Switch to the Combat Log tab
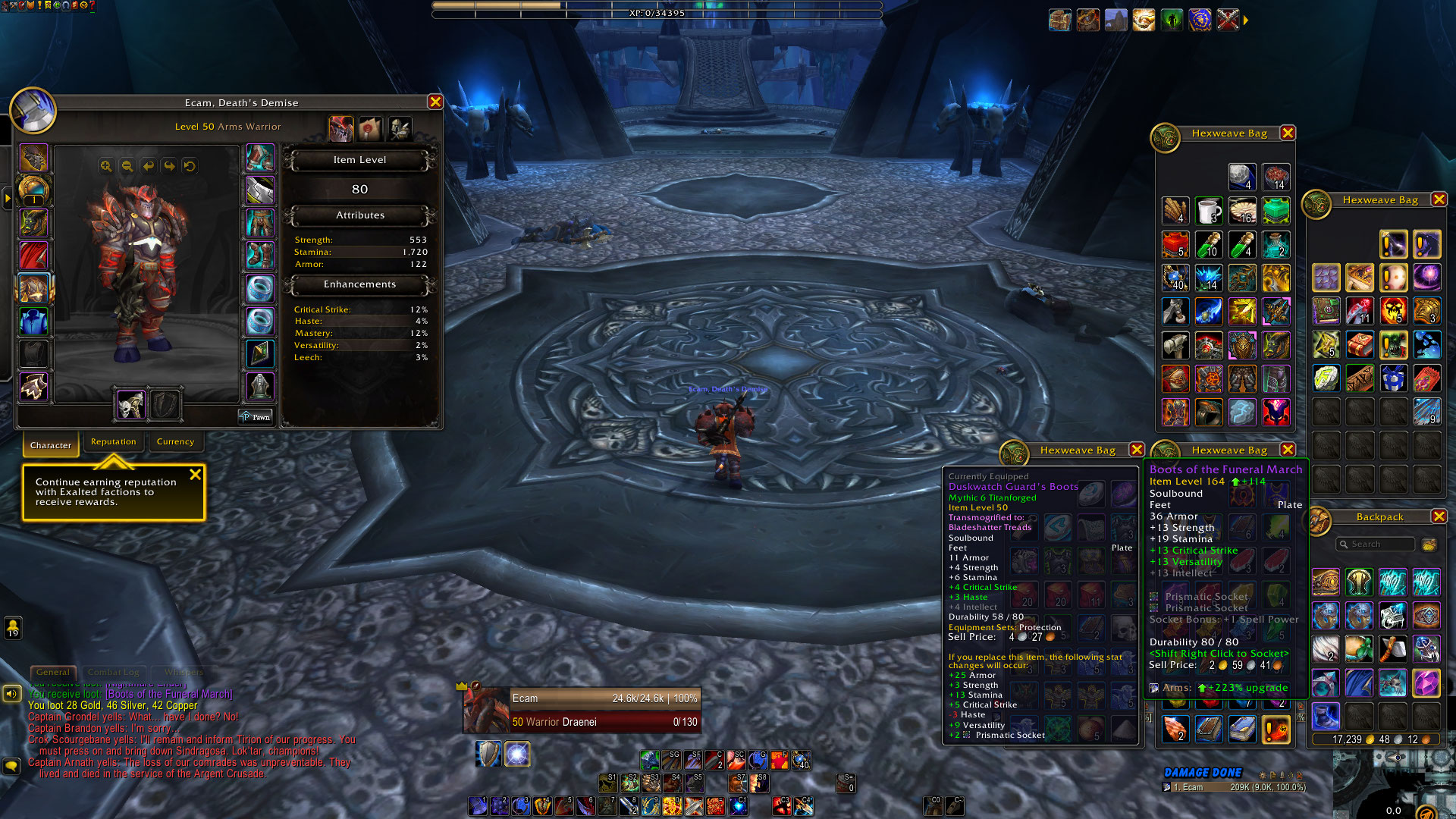Viewport: 1456px width, 819px height. pyautogui.click(x=113, y=672)
